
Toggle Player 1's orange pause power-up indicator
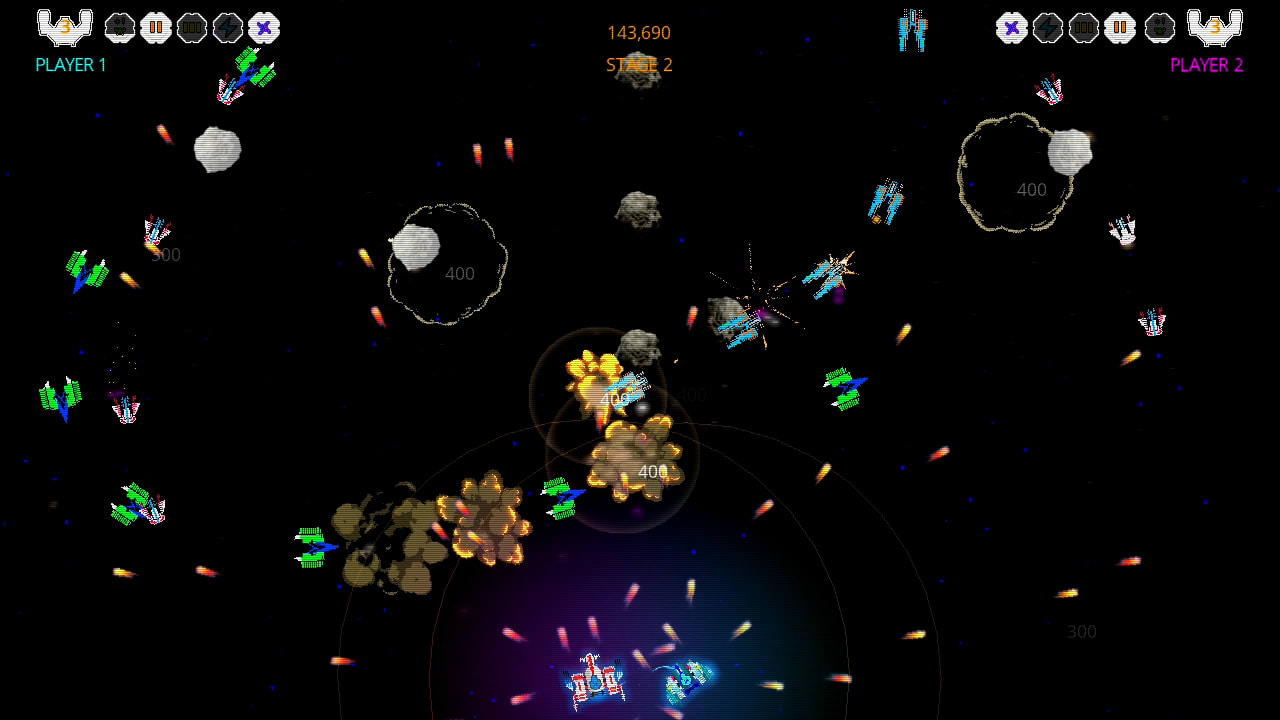(156, 27)
